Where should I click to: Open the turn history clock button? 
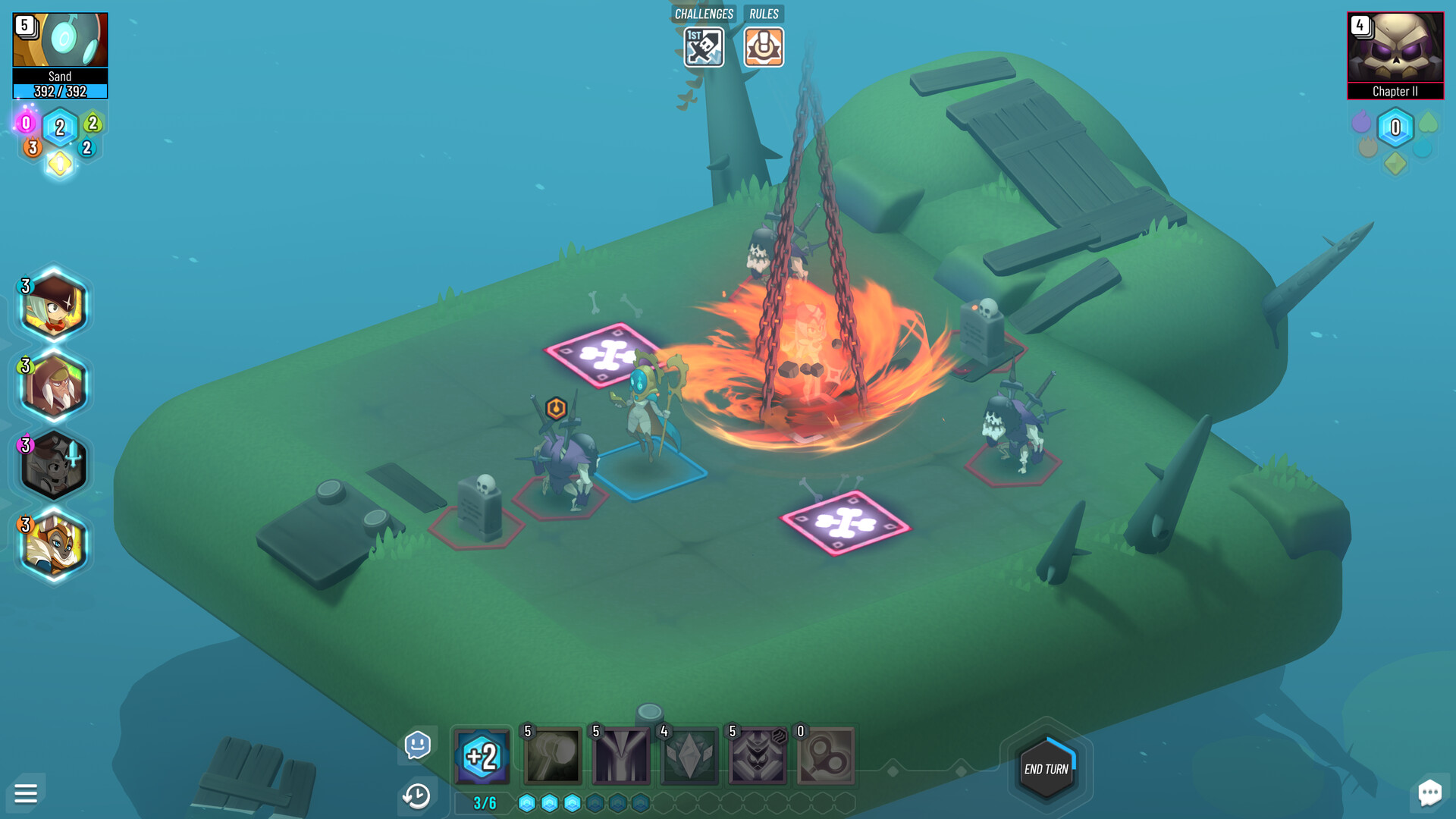(x=416, y=796)
